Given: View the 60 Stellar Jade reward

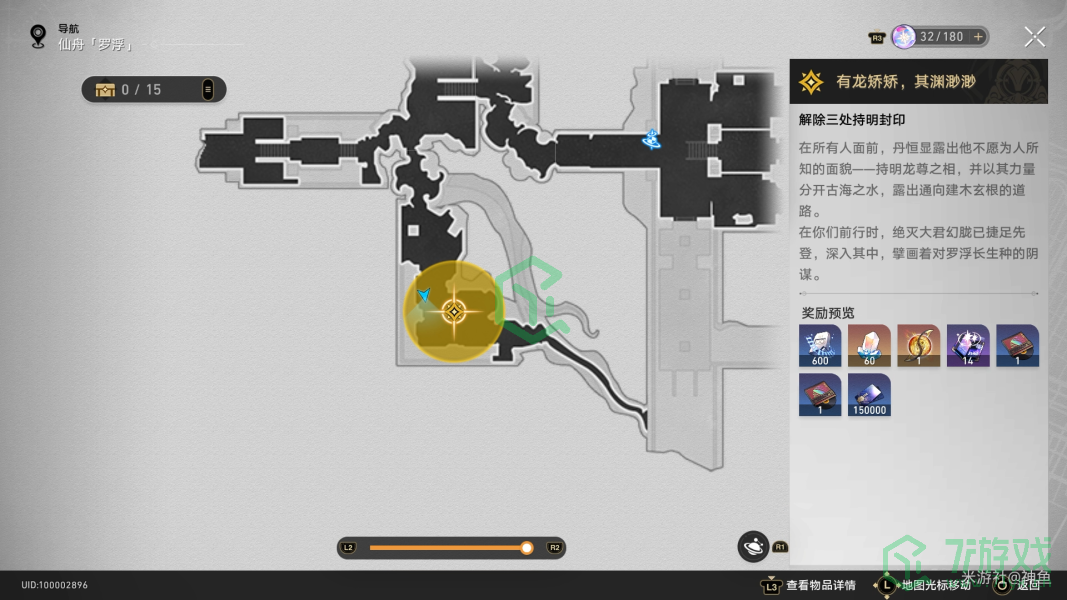Looking at the screenshot, I should pyautogui.click(x=869, y=346).
